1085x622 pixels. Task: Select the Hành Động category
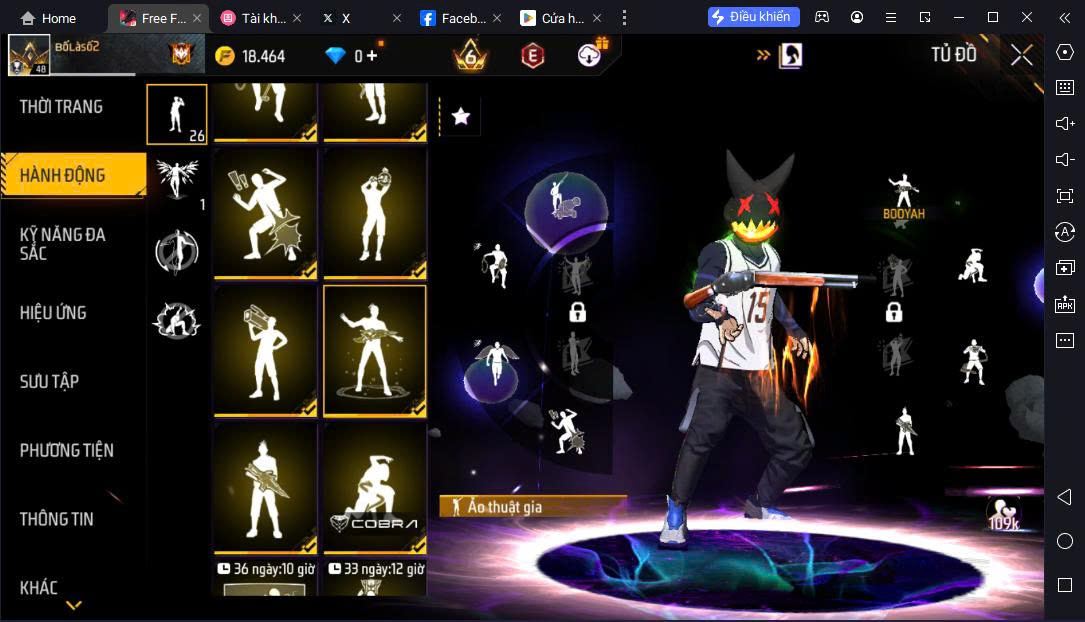(63, 176)
